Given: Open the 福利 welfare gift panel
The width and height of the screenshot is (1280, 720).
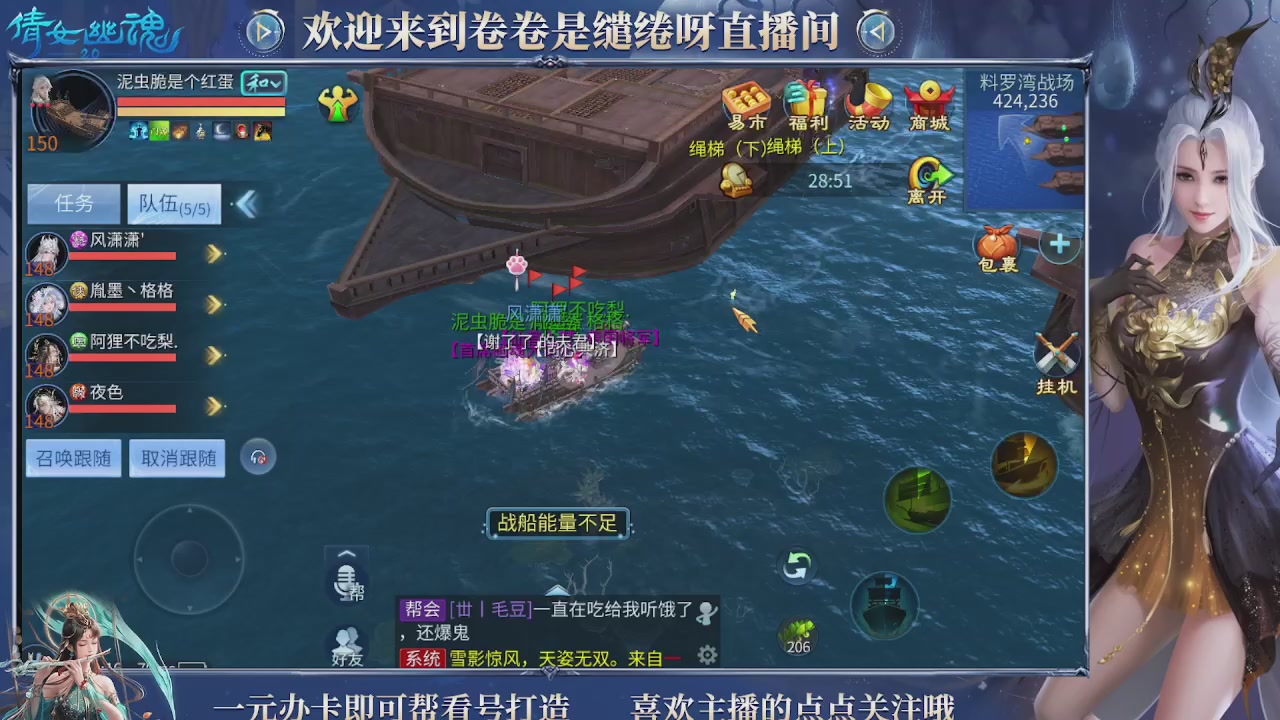Looking at the screenshot, I should tap(805, 105).
